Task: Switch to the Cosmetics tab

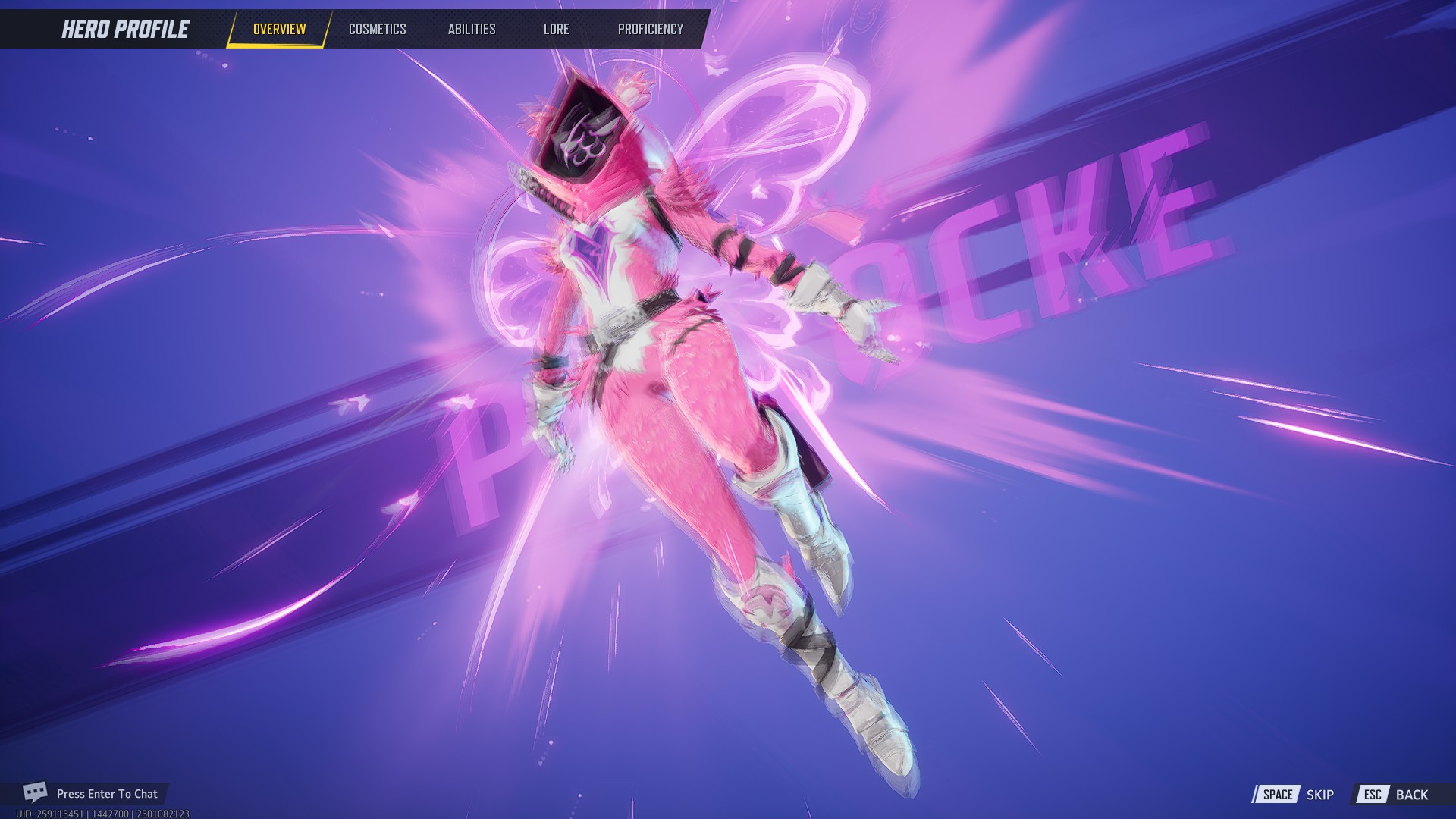Action: (x=377, y=29)
